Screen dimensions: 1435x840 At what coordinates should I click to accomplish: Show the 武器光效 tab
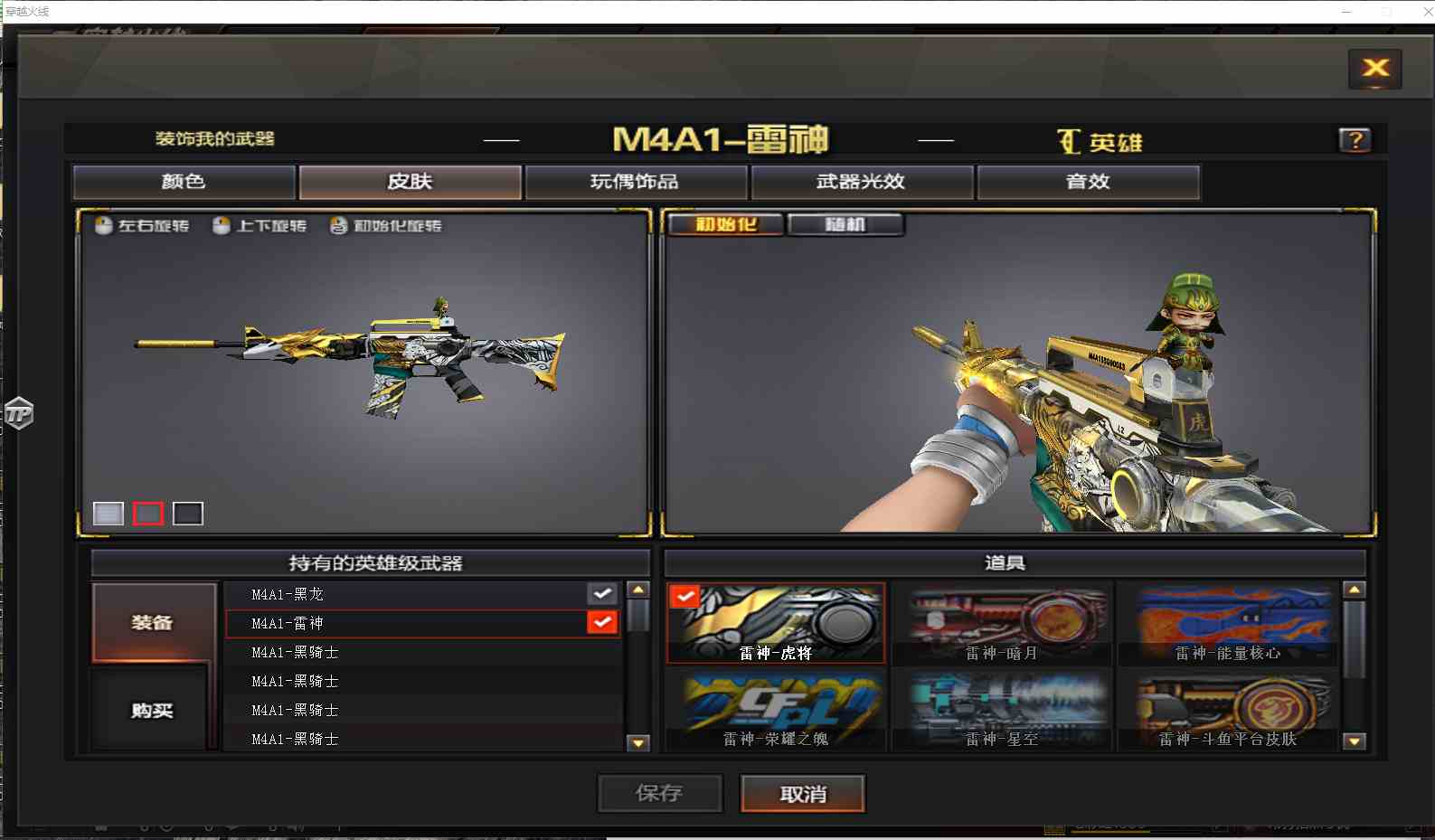coord(861,182)
